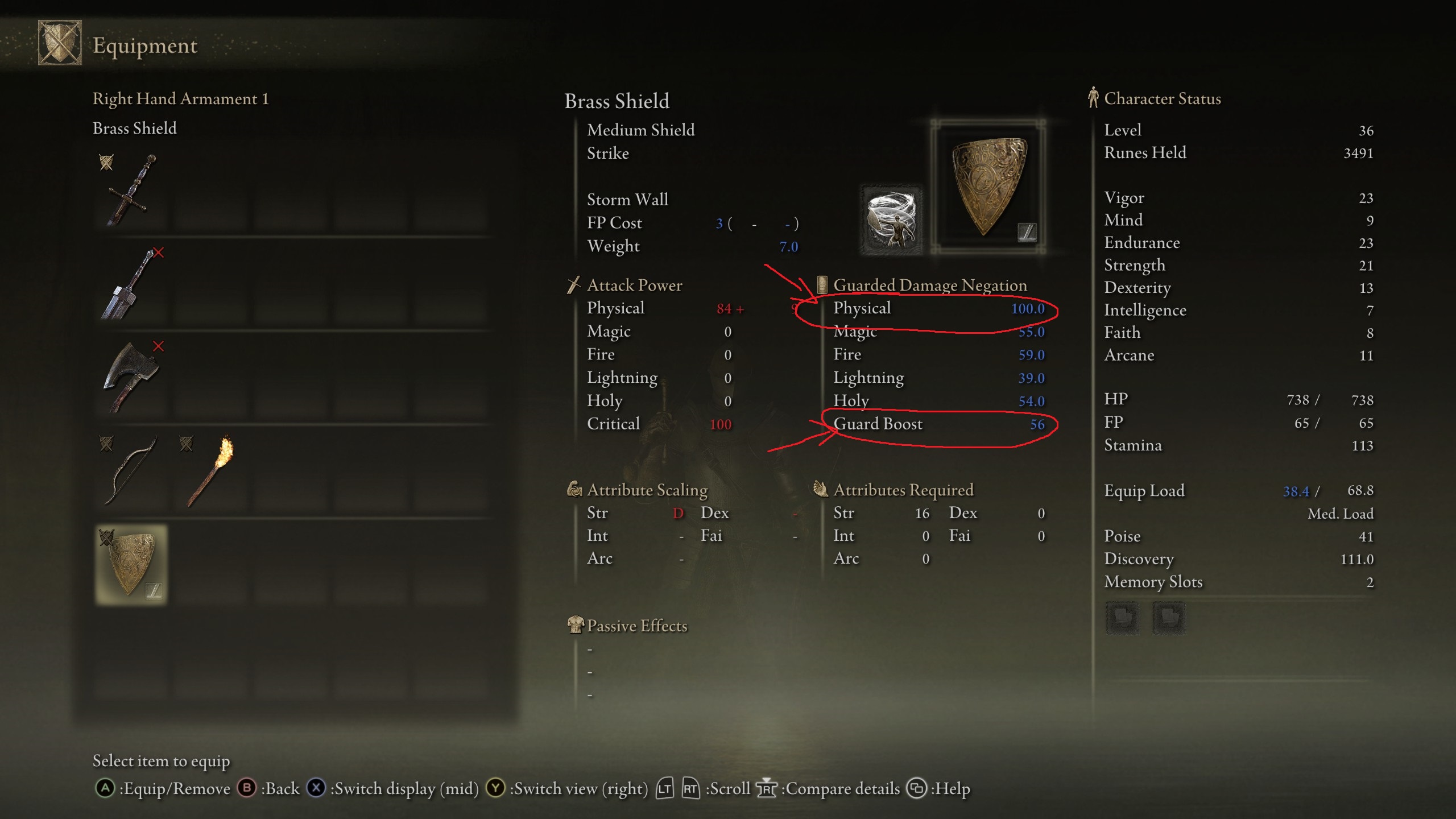
Task: Click the large Brass Shield preview image
Action: point(988,187)
